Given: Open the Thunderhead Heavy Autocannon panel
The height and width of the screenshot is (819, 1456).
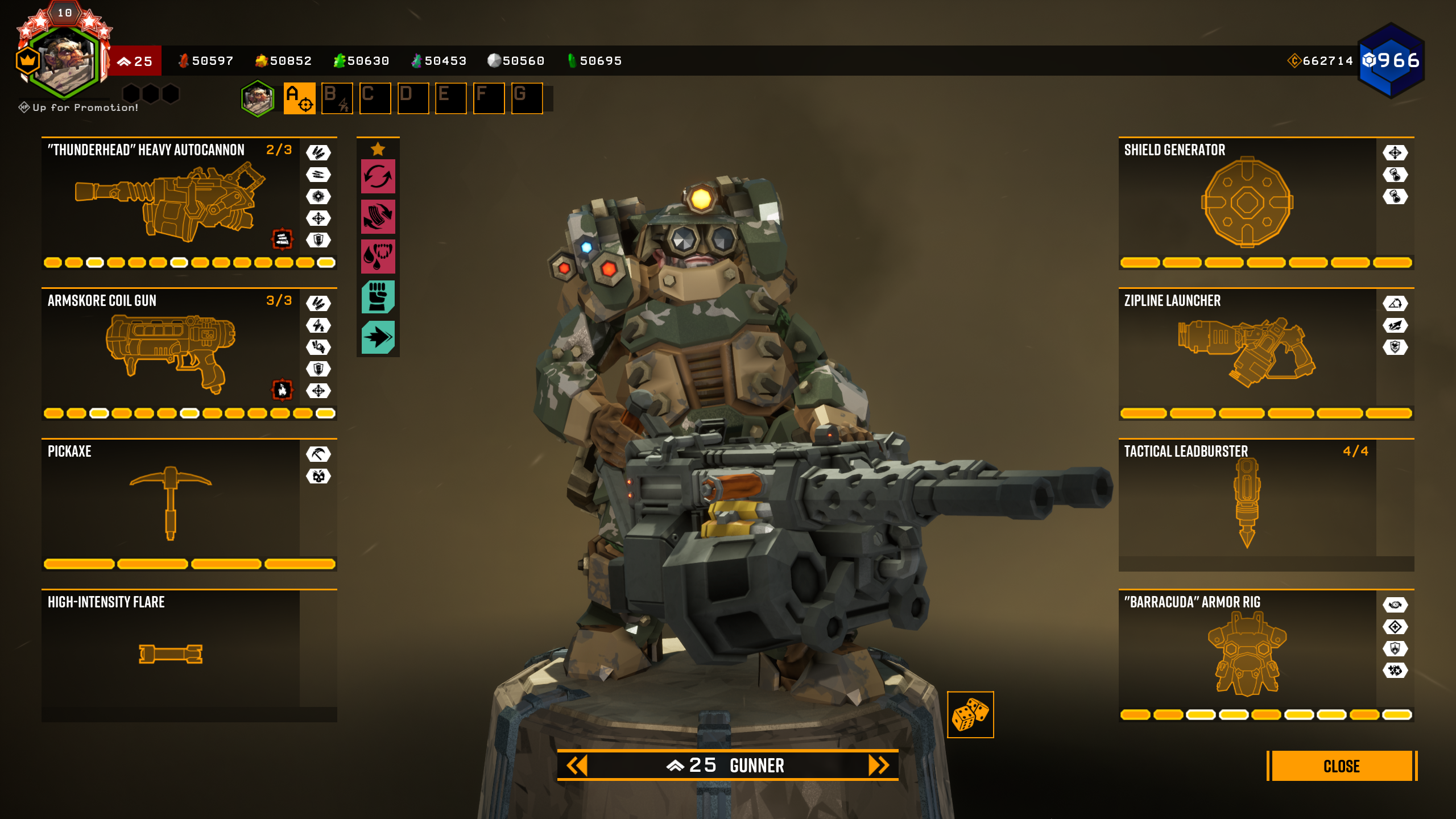Looking at the screenshot, I should [x=171, y=202].
